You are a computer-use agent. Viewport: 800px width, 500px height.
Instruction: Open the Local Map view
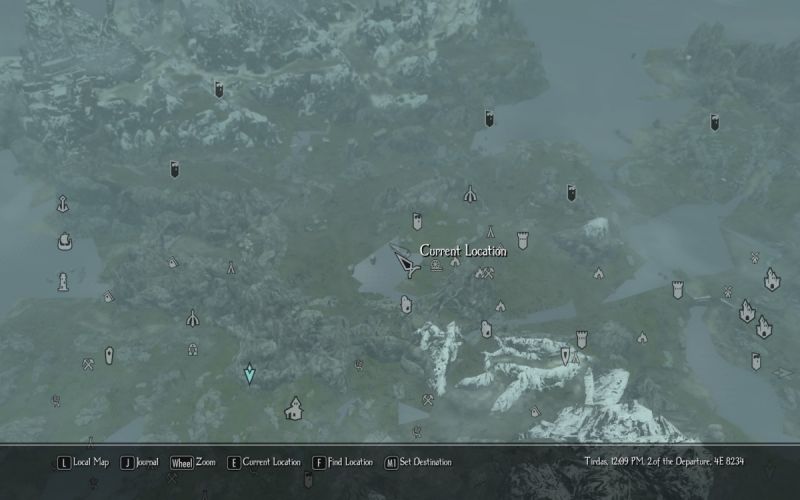[83, 462]
